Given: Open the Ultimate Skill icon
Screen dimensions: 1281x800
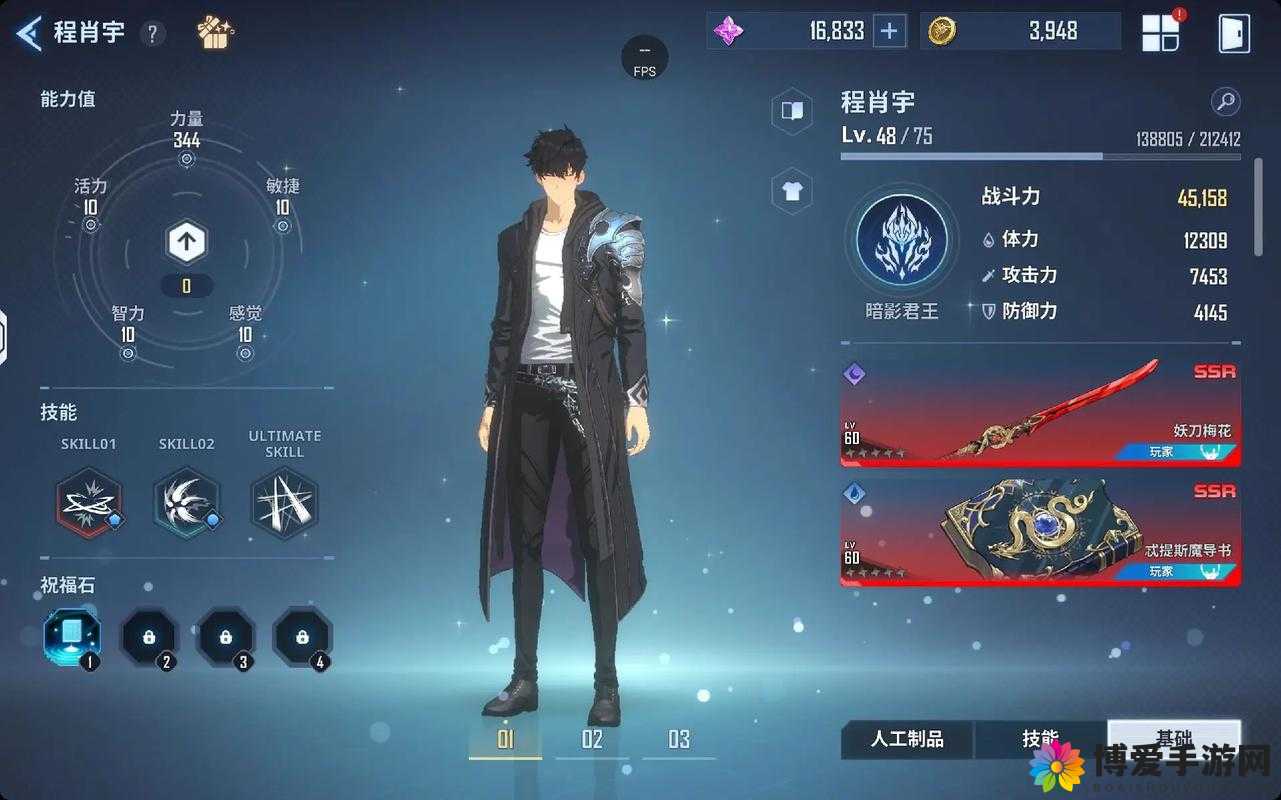Looking at the screenshot, I should coord(284,502).
